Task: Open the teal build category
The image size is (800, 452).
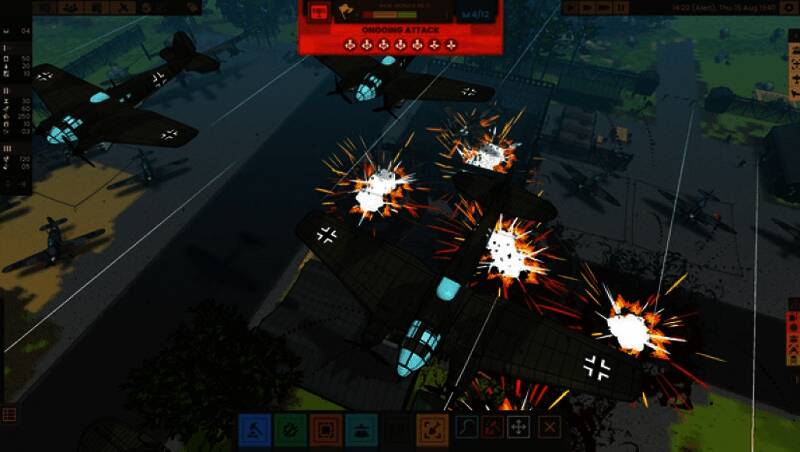Action: pyautogui.click(x=361, y=430)
